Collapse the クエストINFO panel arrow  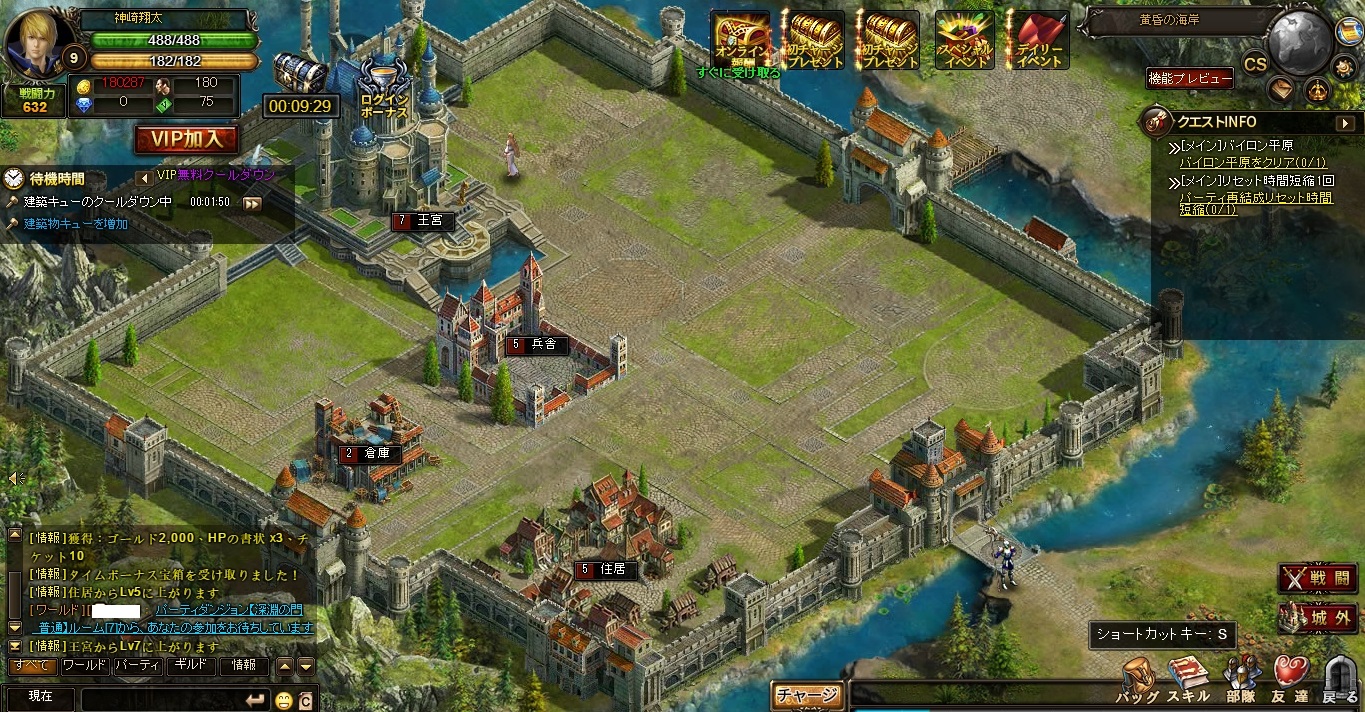(1345, 123)
